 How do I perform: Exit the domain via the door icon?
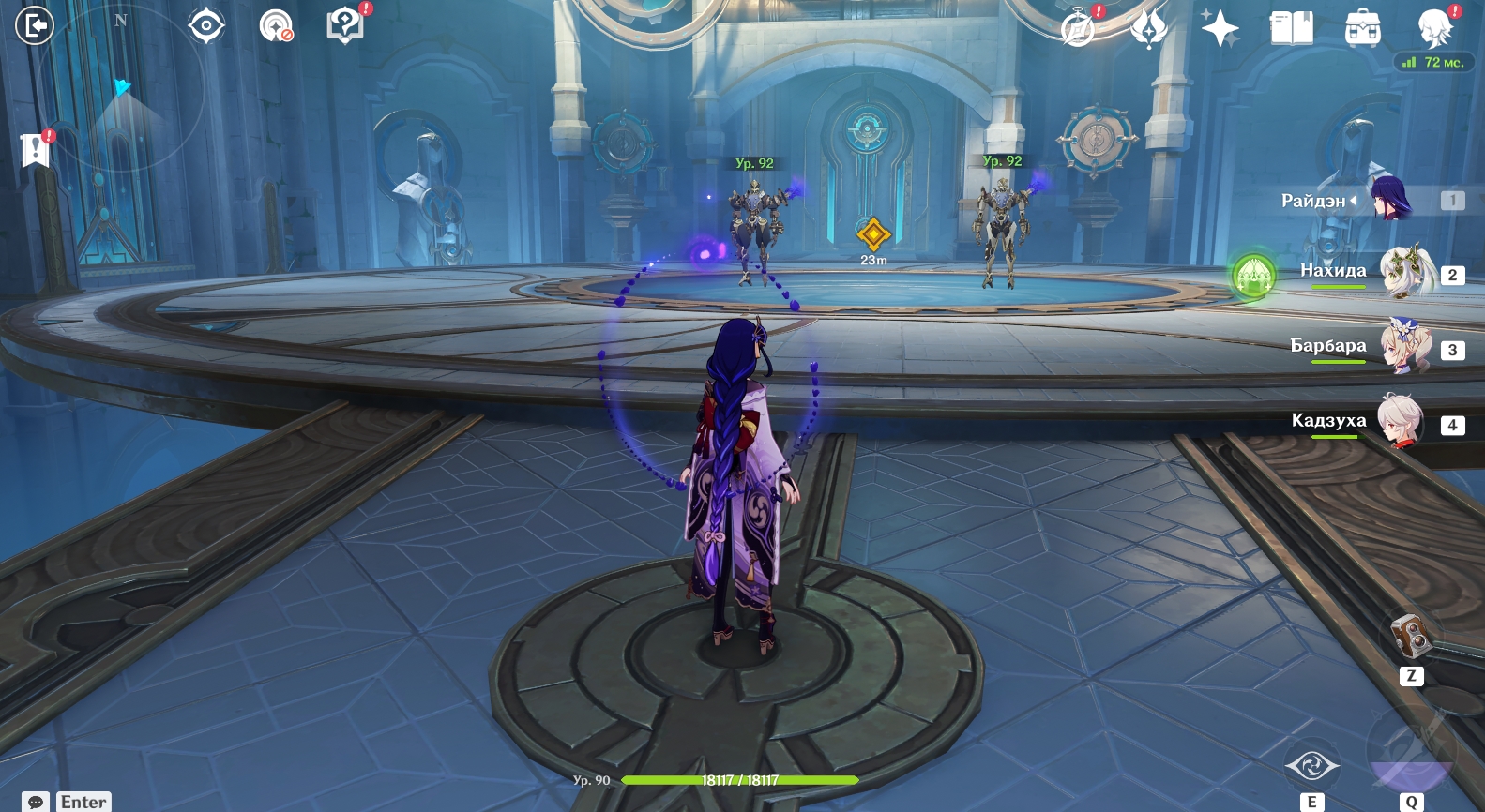[35, 25]
